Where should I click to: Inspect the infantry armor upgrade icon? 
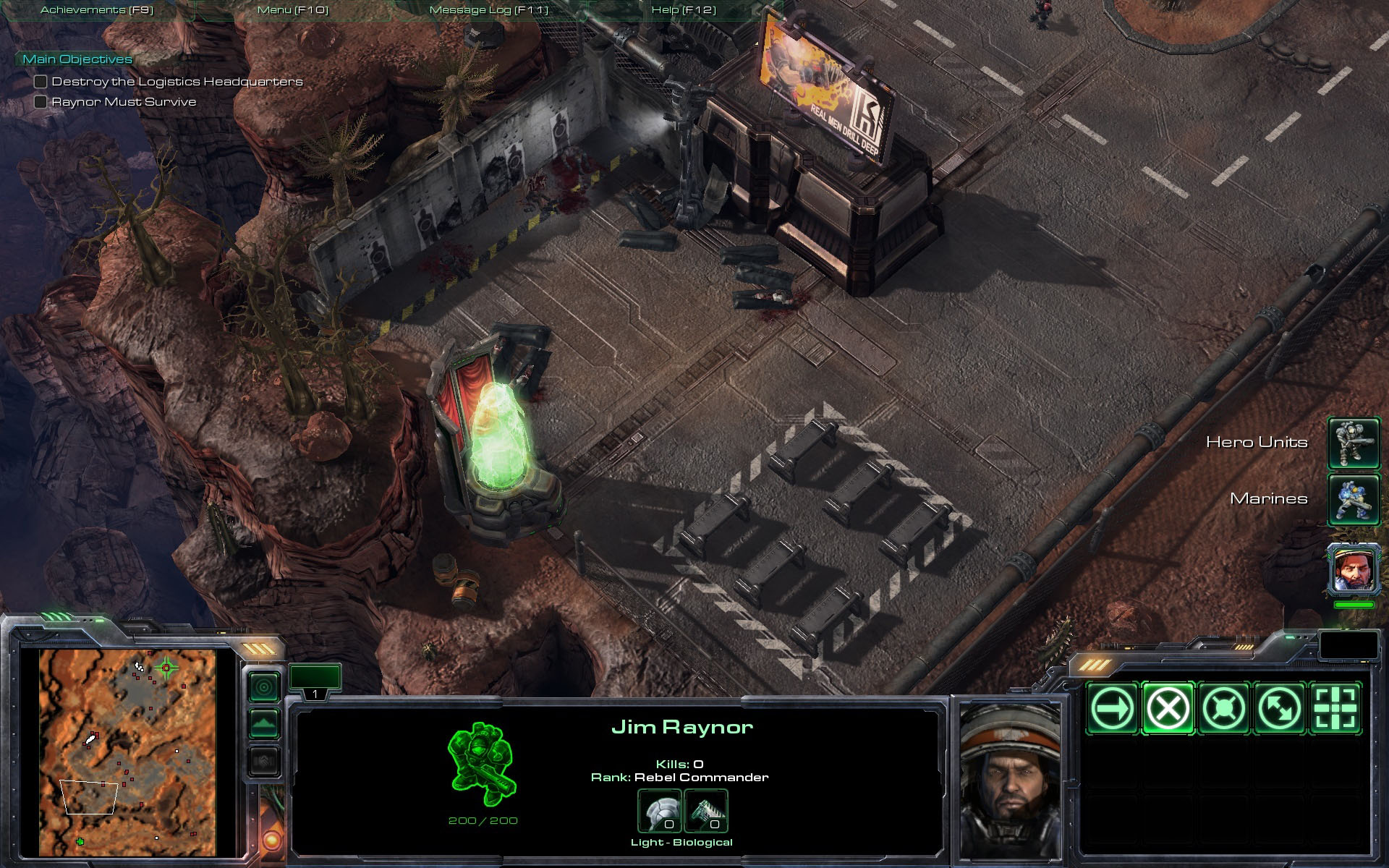point(659,812)
